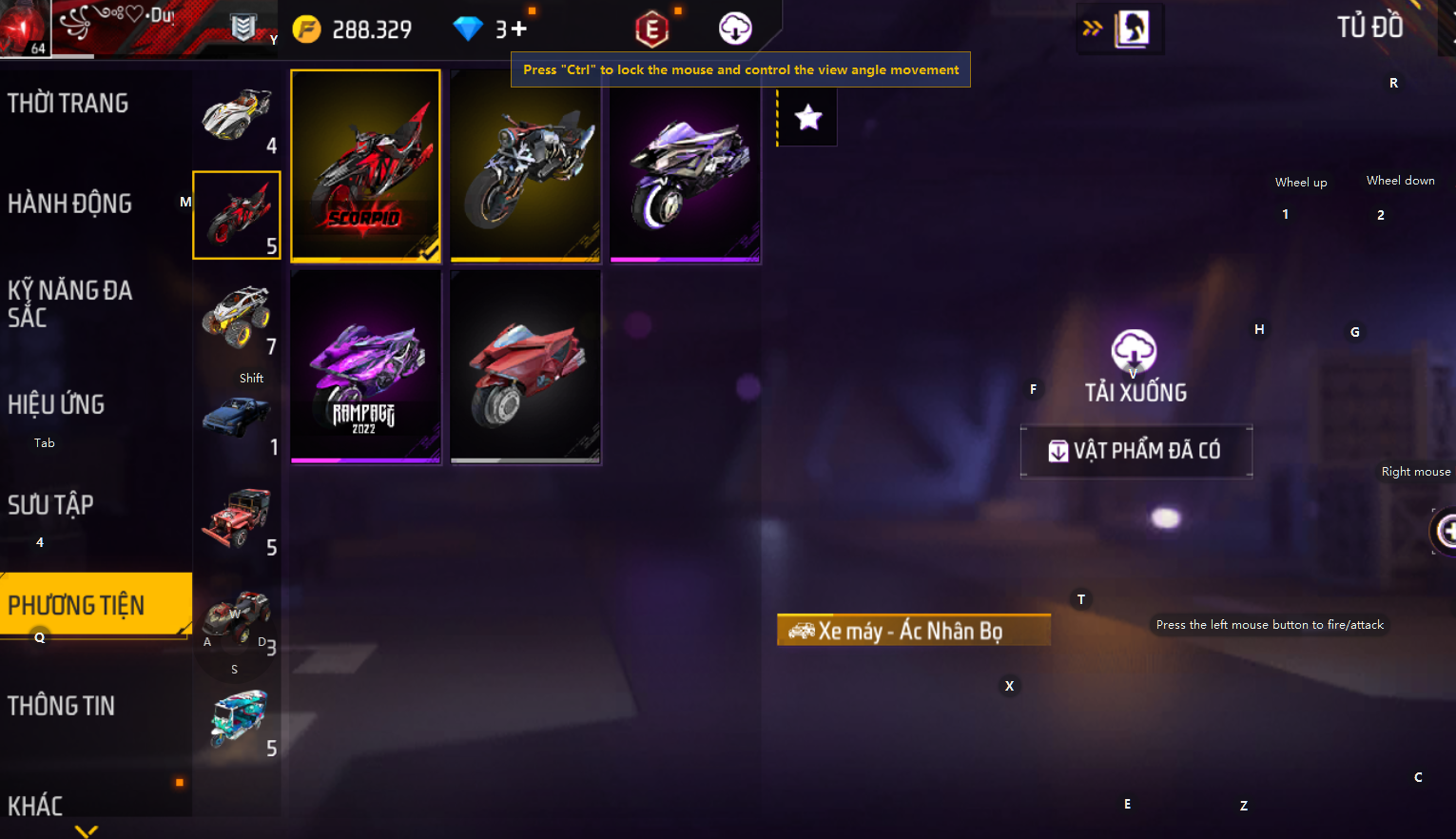The height and width of the screenshot is (839, 1456).
Task: Pick the purple-white motorcycle skin with glowing wheel
Action: point(685,166)
